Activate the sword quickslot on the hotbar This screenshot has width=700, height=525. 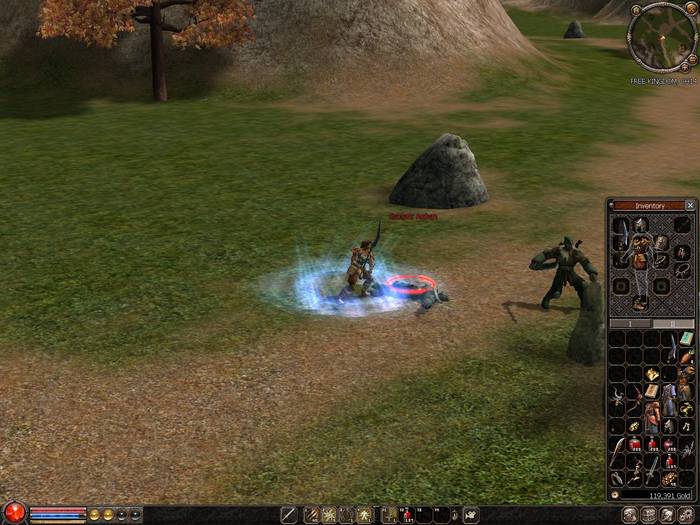[289, 515]
